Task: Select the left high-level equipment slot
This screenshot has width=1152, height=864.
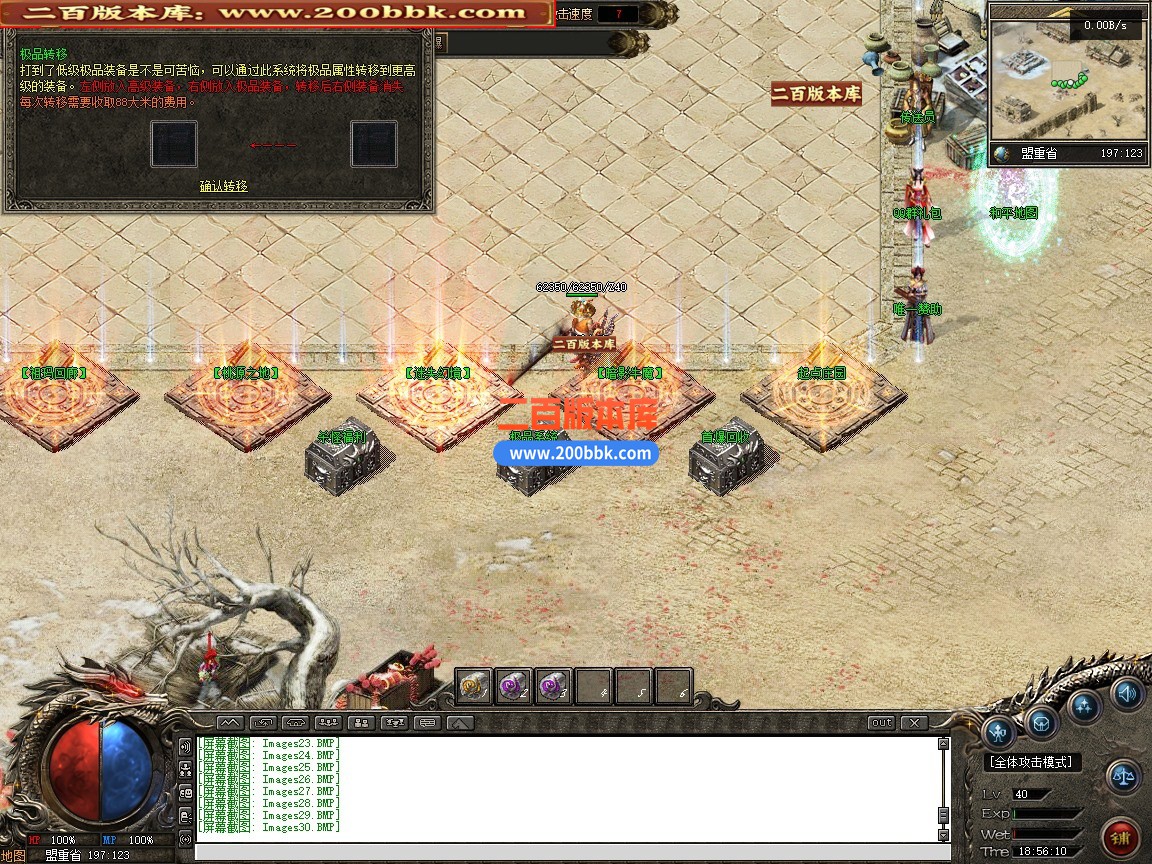Action: point(174,144)
